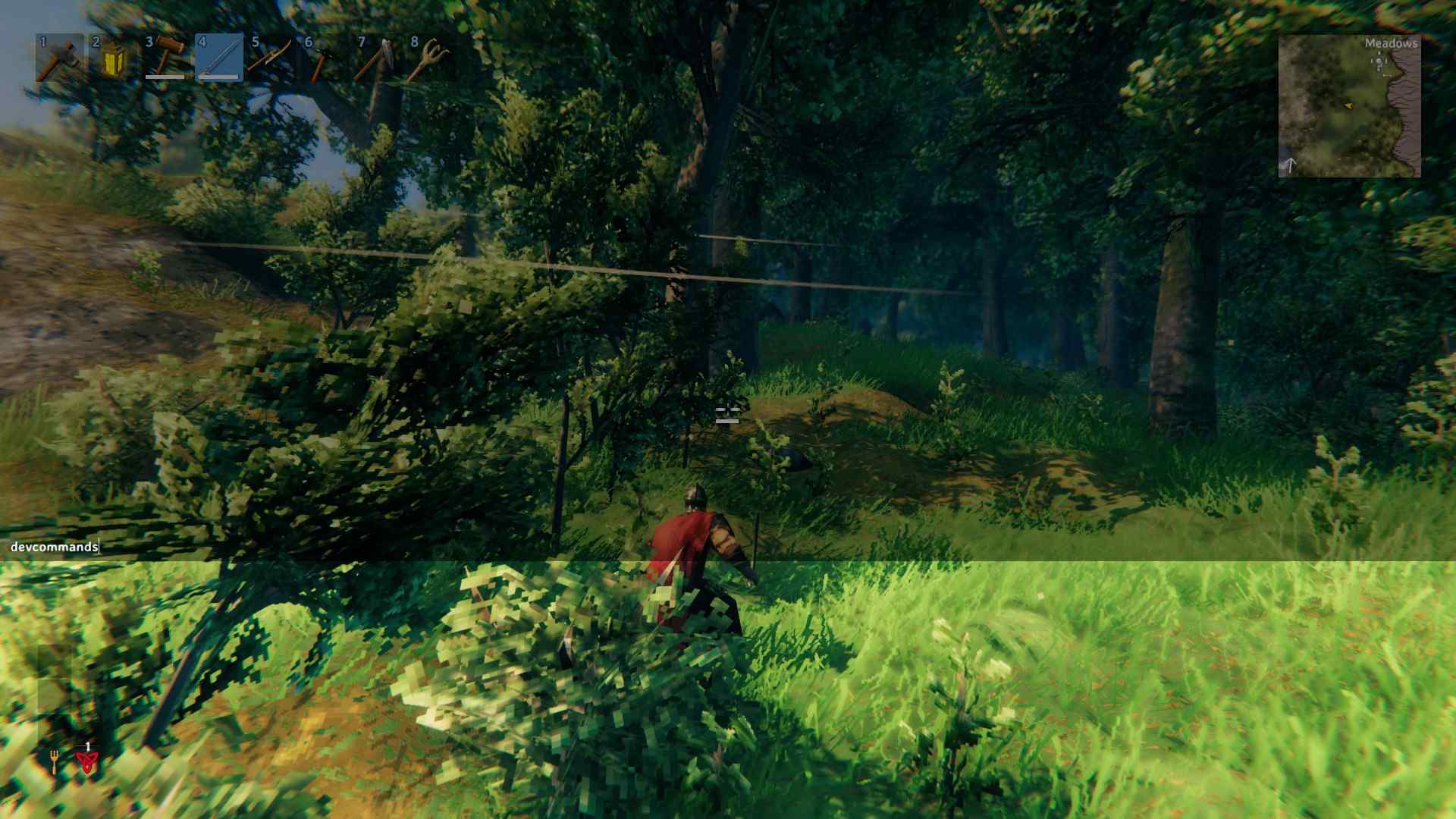
Task: Click the white marker cluster on the minimap
Action: [1379, 61]
